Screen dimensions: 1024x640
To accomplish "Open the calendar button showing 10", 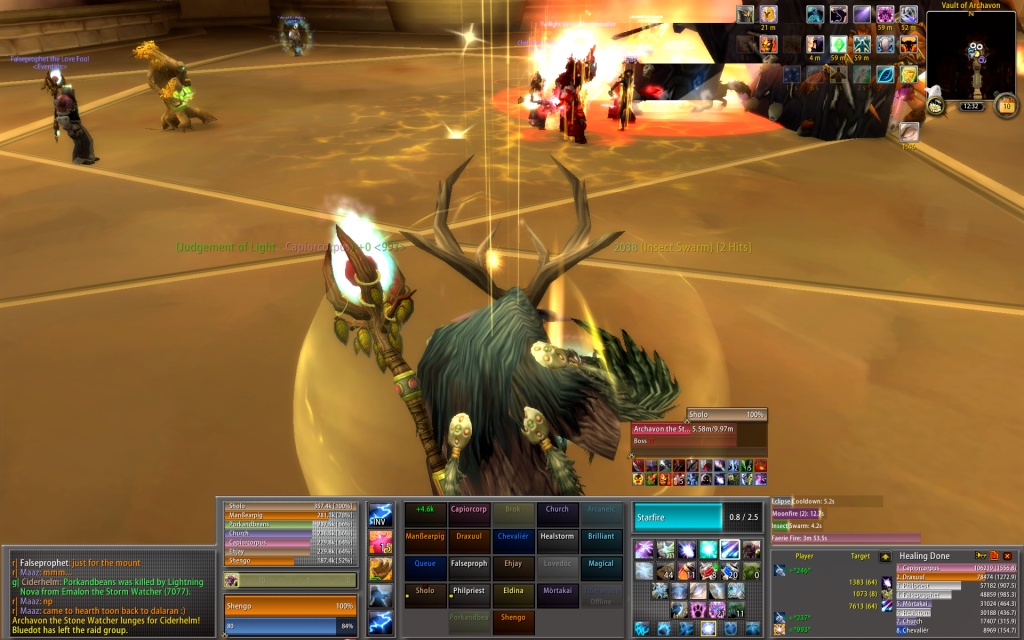I will 1007,105.
